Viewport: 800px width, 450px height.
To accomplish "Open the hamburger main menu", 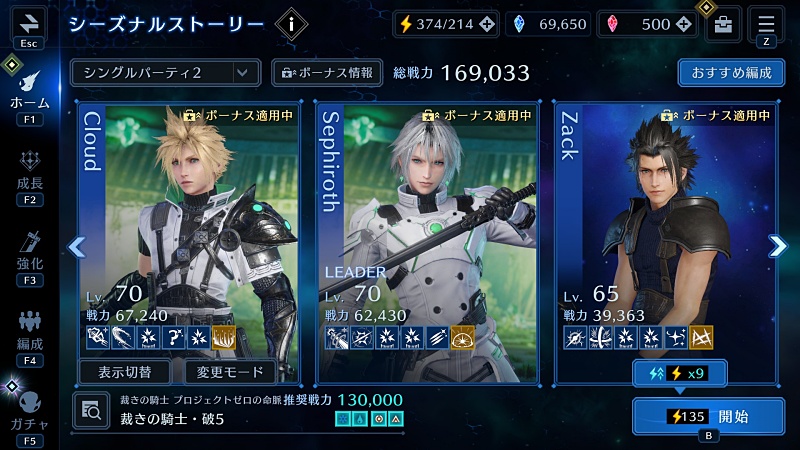I will 766,24.
